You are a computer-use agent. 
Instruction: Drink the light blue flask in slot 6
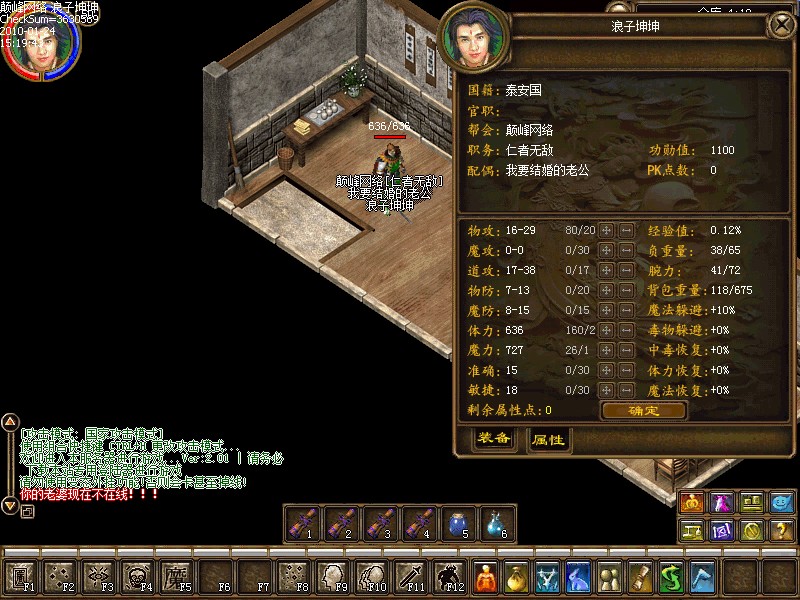tap(496, 523)
